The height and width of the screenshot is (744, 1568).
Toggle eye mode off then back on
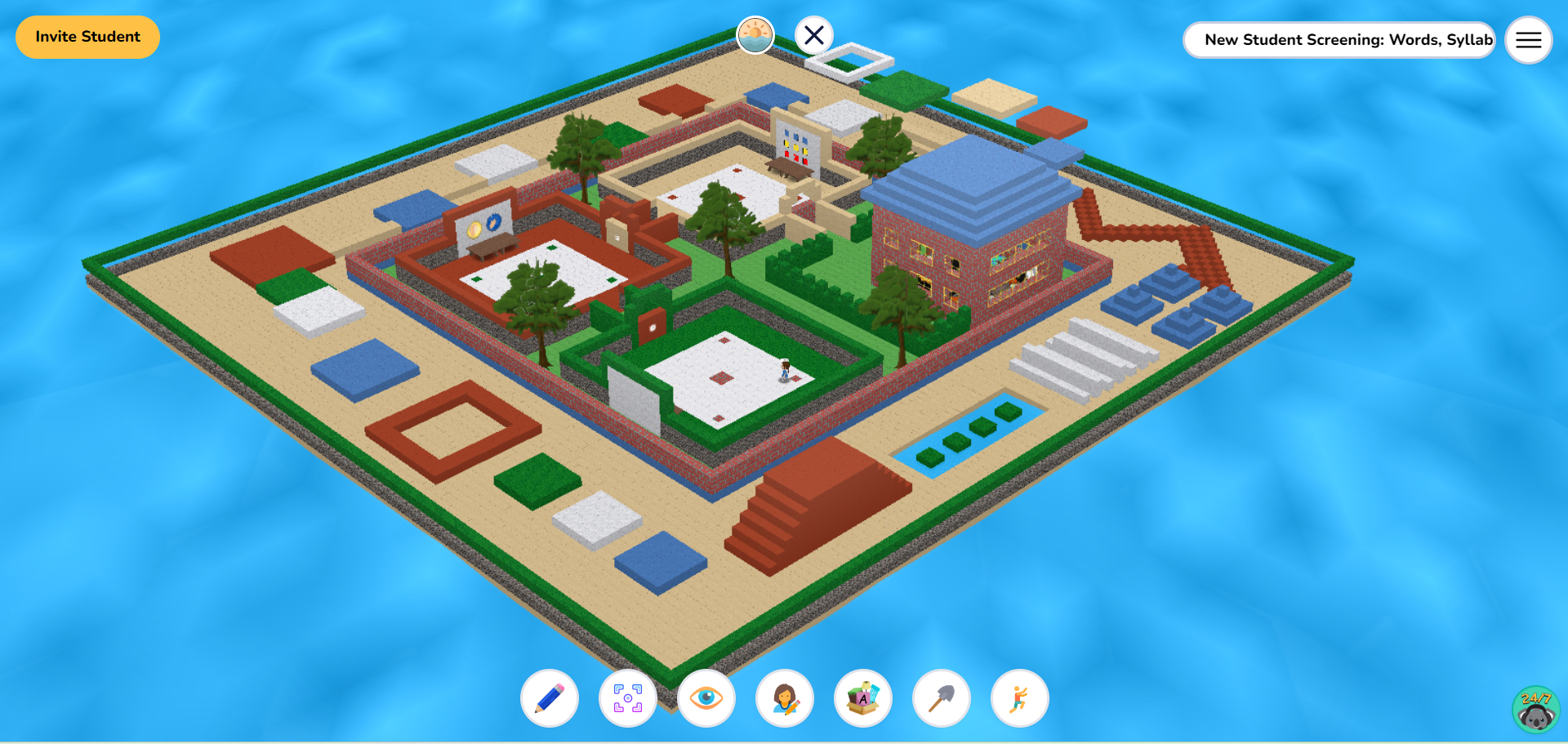coord(705,699)
